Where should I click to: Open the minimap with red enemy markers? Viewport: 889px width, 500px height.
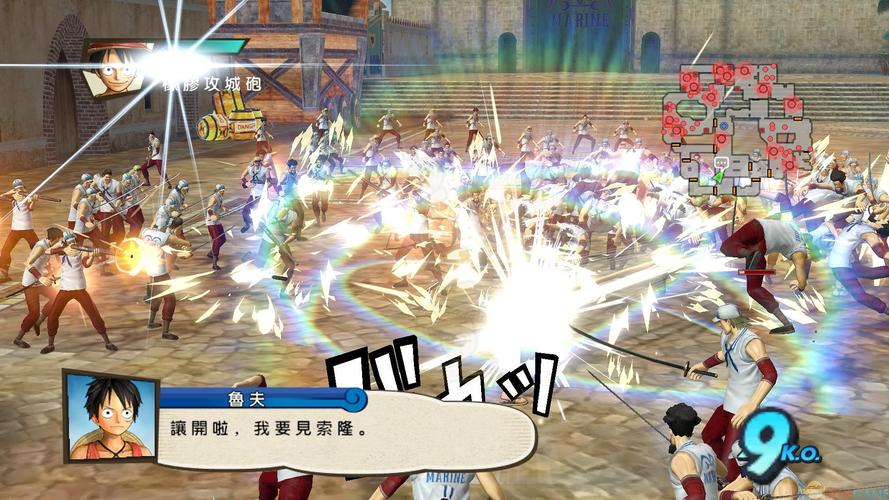737,127
